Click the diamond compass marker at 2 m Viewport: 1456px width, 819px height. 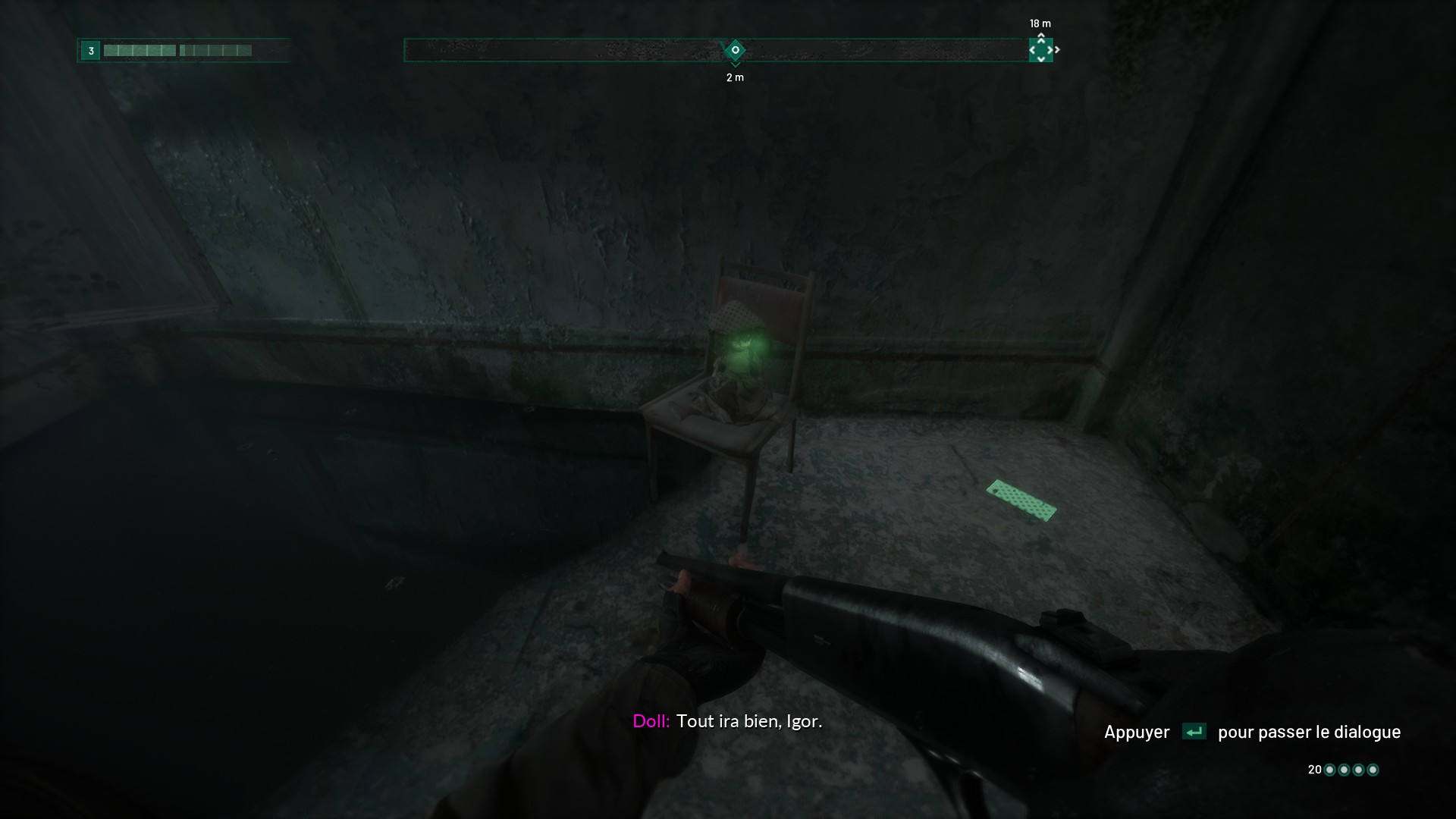tap(734, 51)
